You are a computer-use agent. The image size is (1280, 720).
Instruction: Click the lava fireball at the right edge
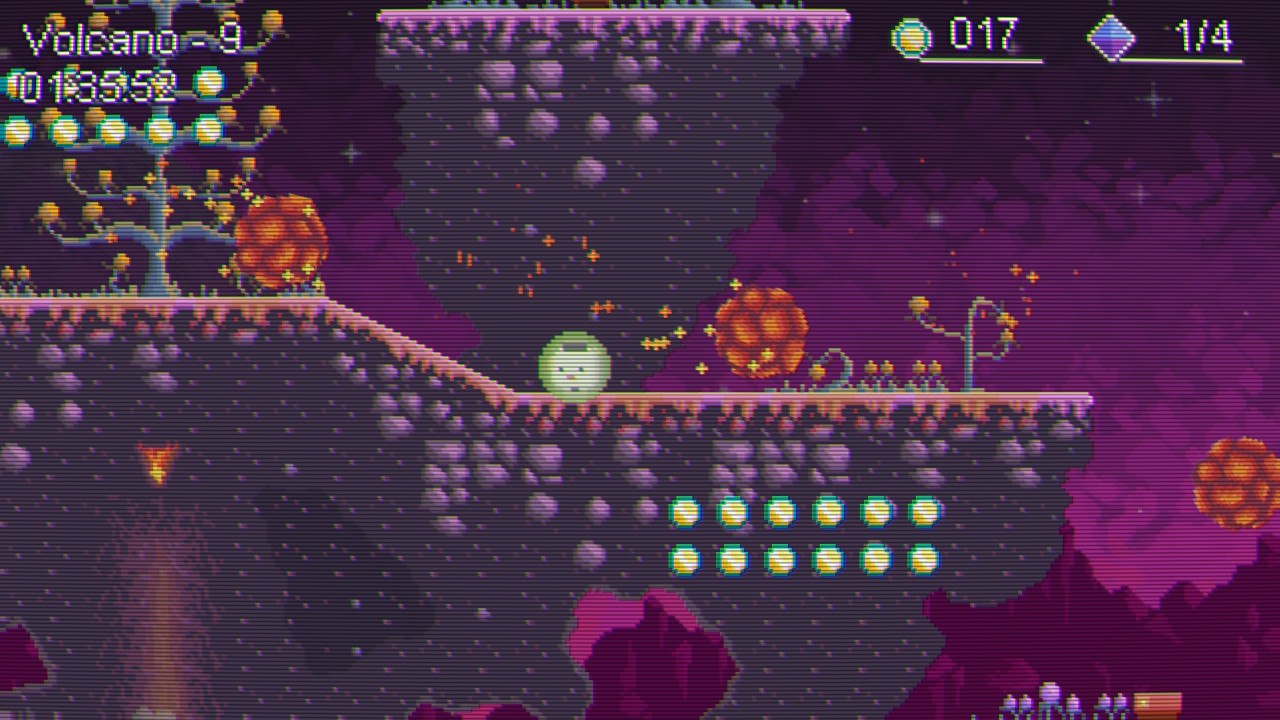click(x=1232, y=480)
